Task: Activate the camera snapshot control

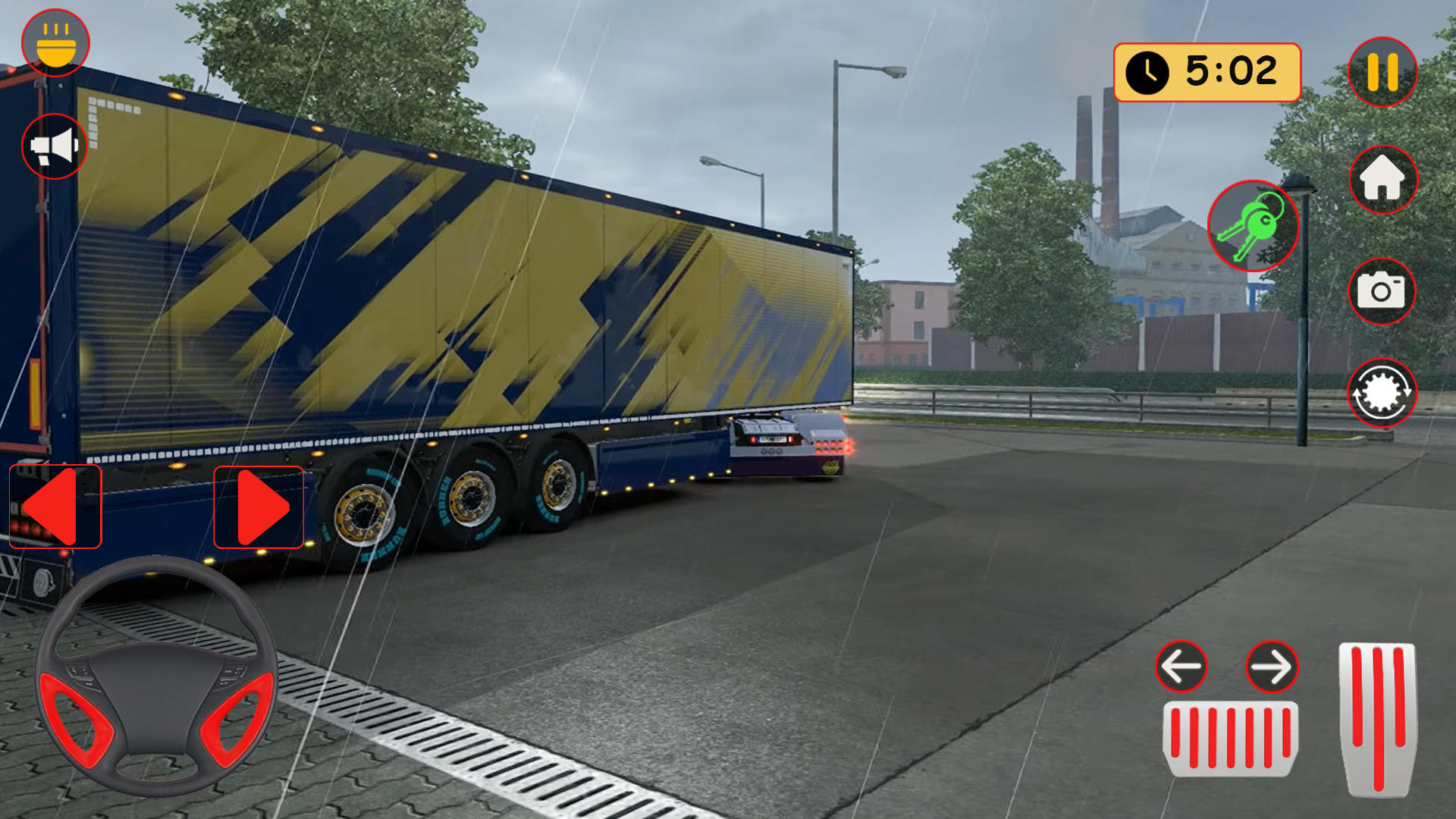Action: click(x=1383, y=292)
